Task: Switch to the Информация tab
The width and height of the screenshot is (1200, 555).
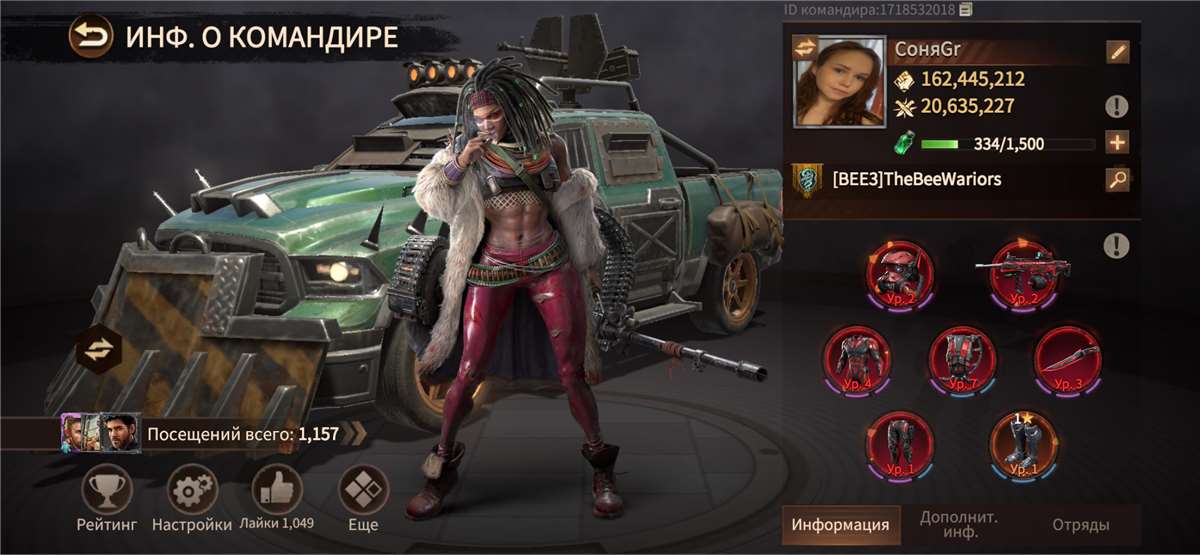Action: (840, 524)
